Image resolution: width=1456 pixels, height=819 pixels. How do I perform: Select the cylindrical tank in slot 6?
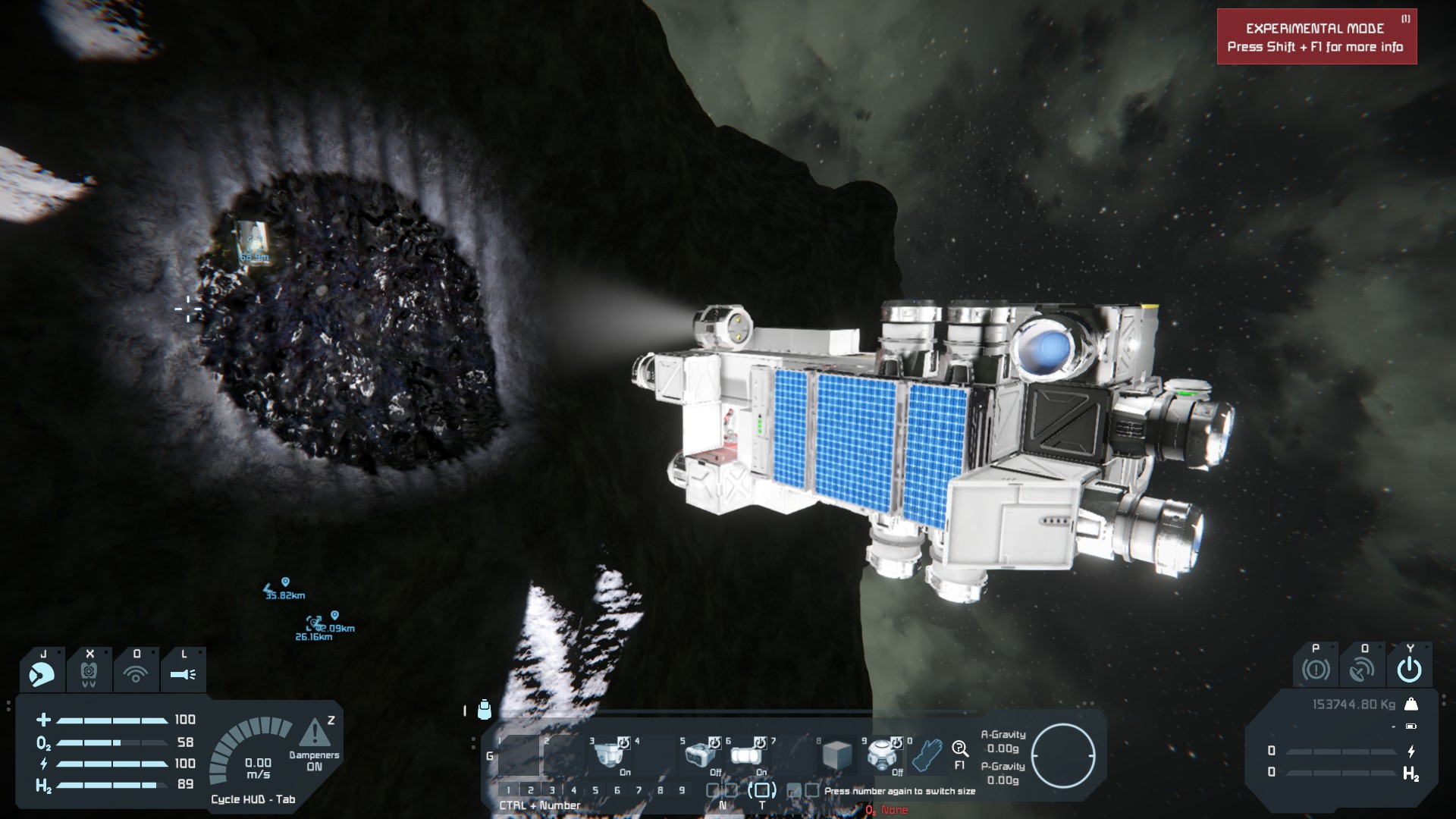745,755
